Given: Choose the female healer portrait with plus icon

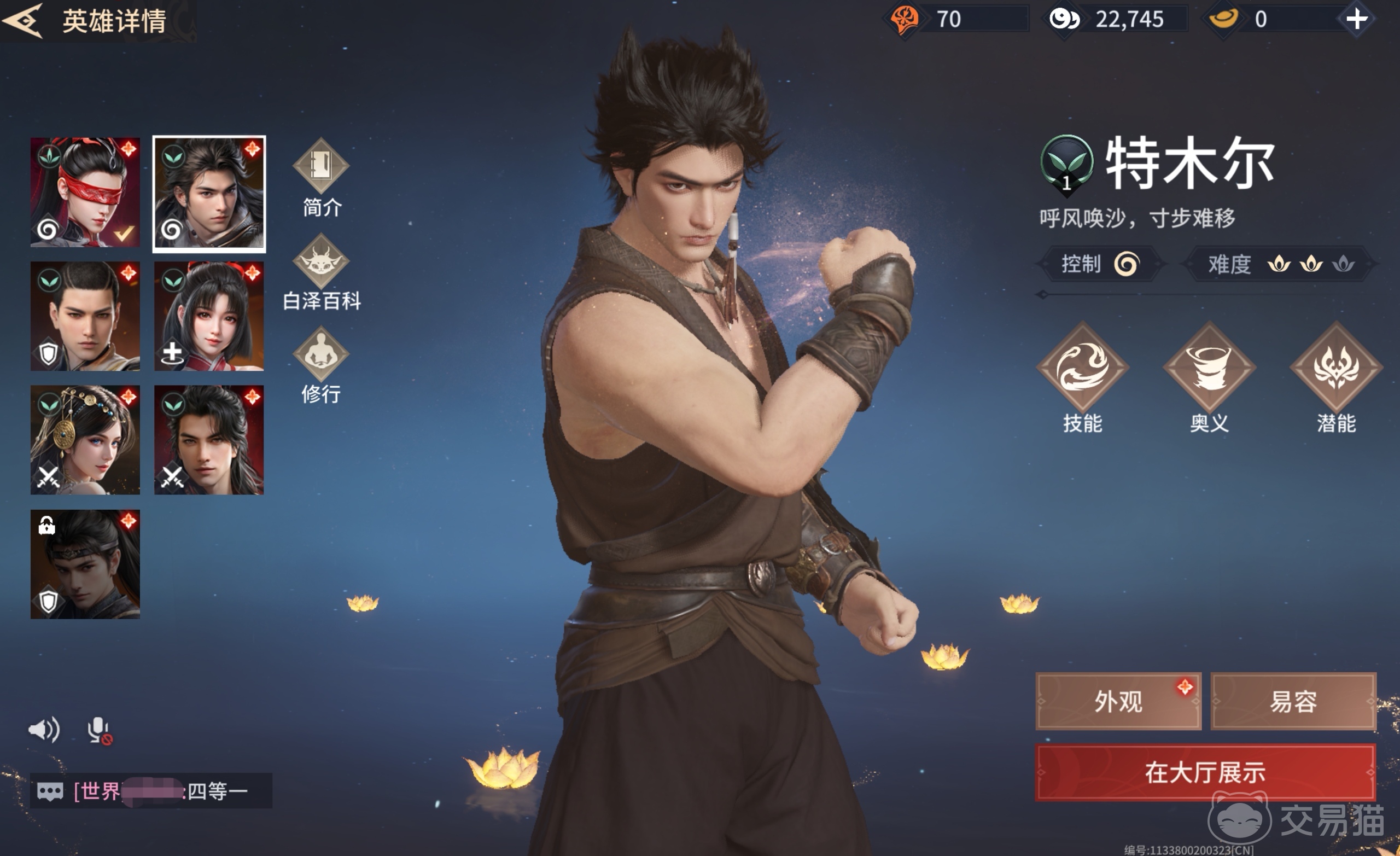Looking at the screenshot, I should (209, 316).
